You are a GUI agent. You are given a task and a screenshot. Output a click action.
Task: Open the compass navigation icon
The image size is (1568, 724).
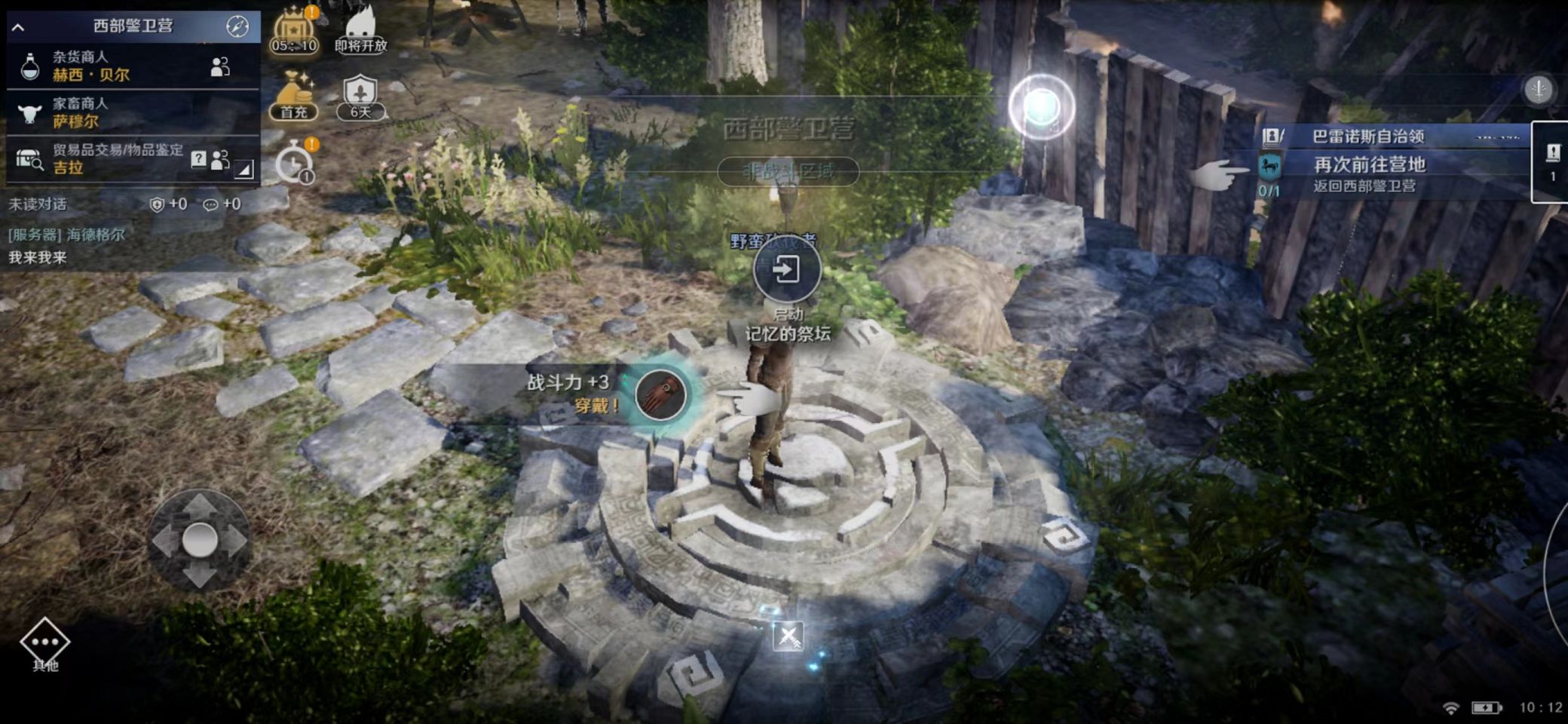click(x=237, y=26)
